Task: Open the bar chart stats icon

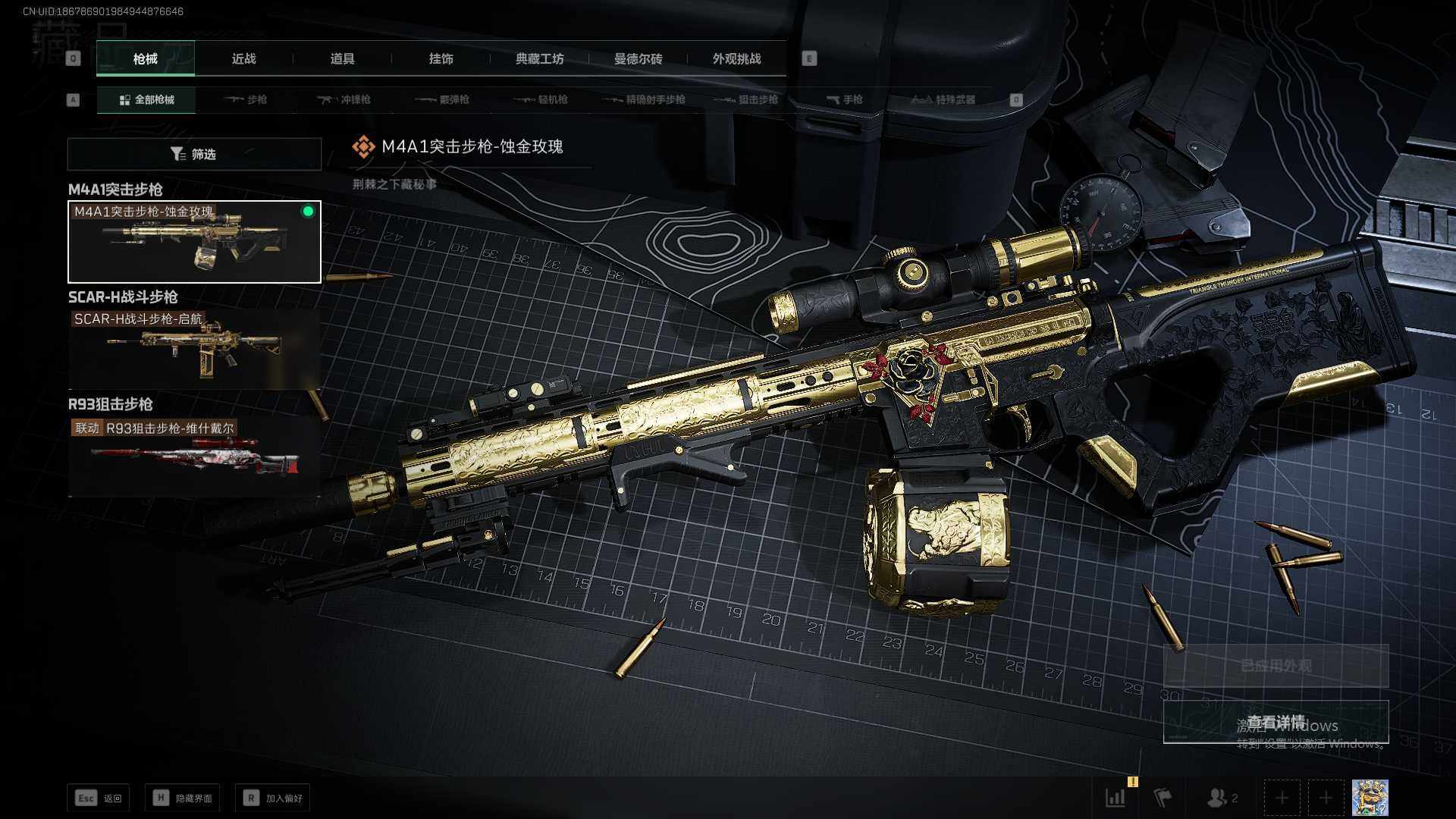Action: 1116,798
